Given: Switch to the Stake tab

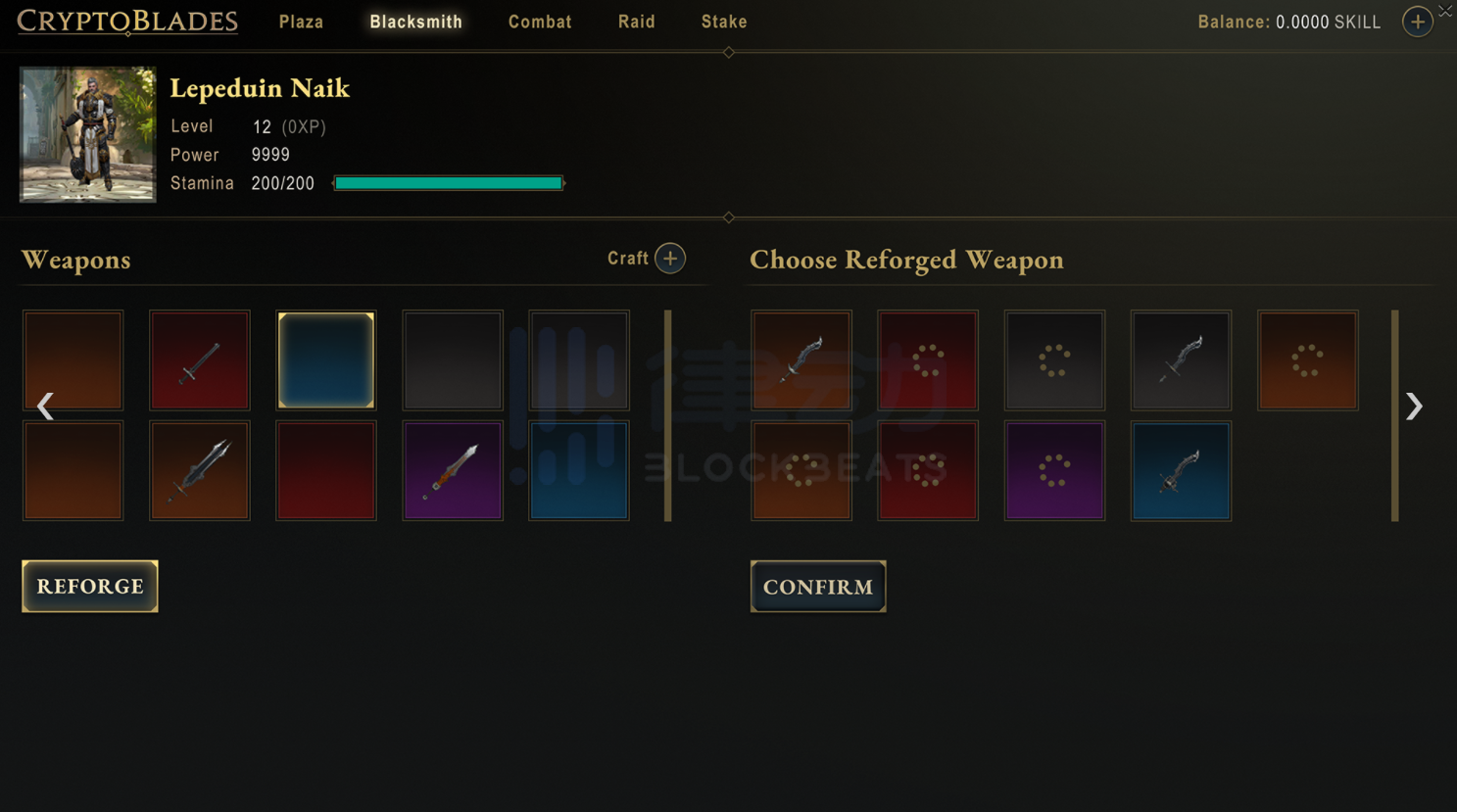Looking at the screenshot, I should [x=724, y=22].
